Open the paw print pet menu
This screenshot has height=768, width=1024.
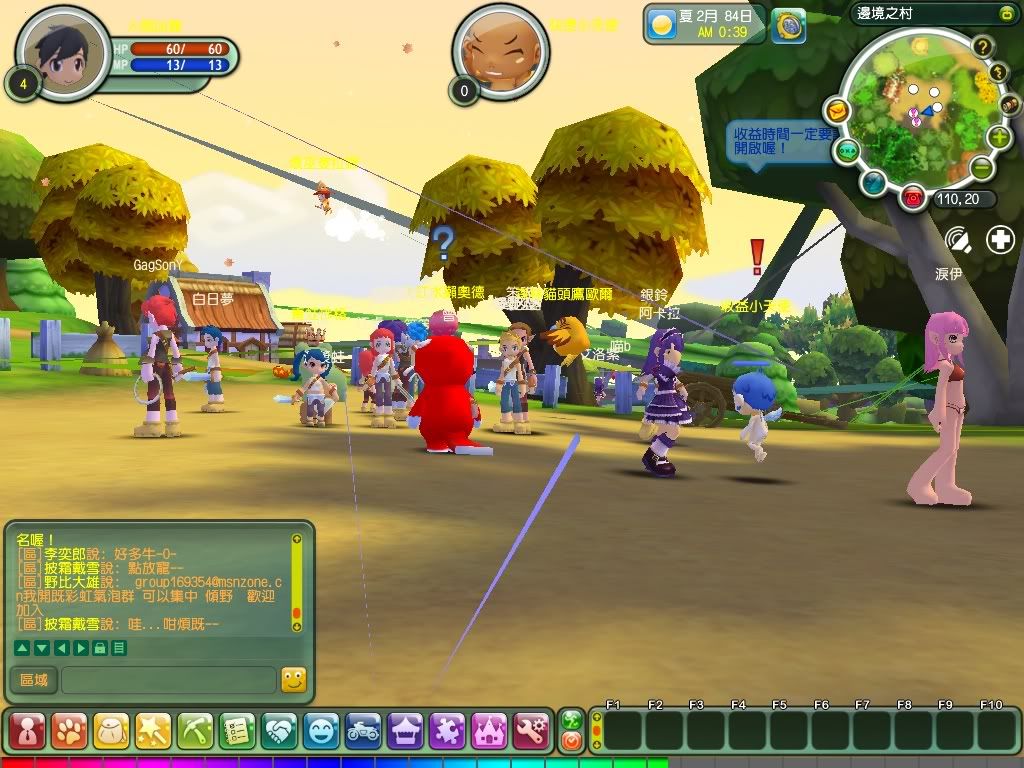click(69, 731)
